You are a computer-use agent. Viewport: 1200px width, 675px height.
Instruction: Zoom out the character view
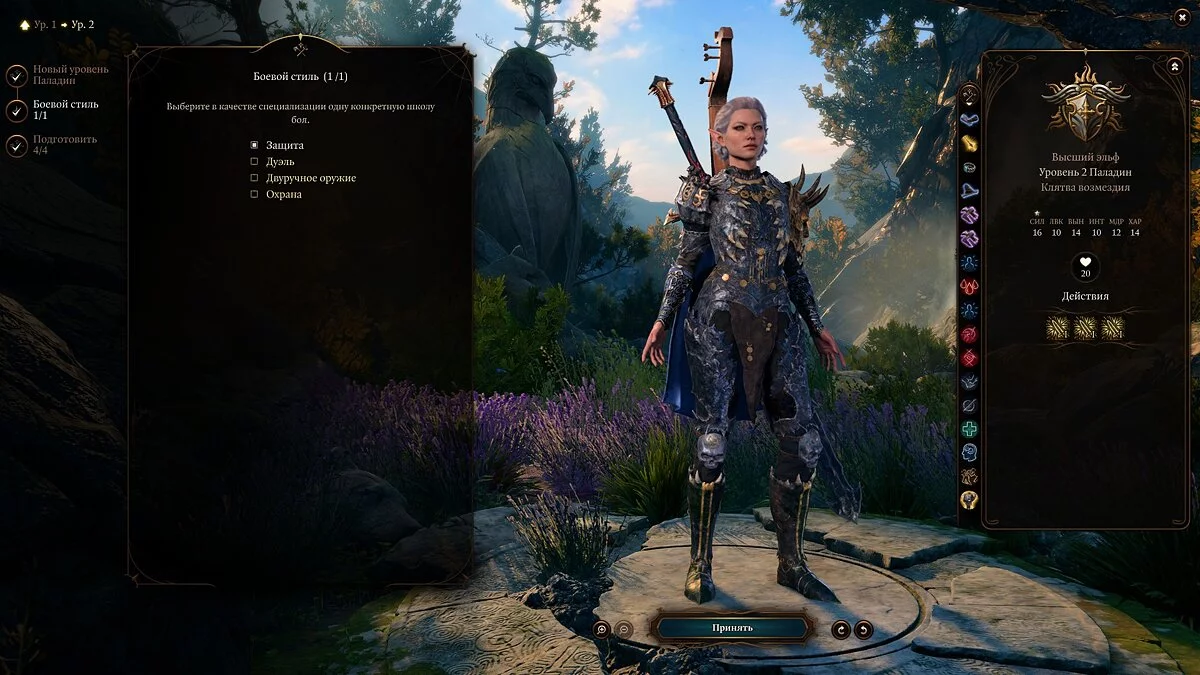tap(623, 629)
